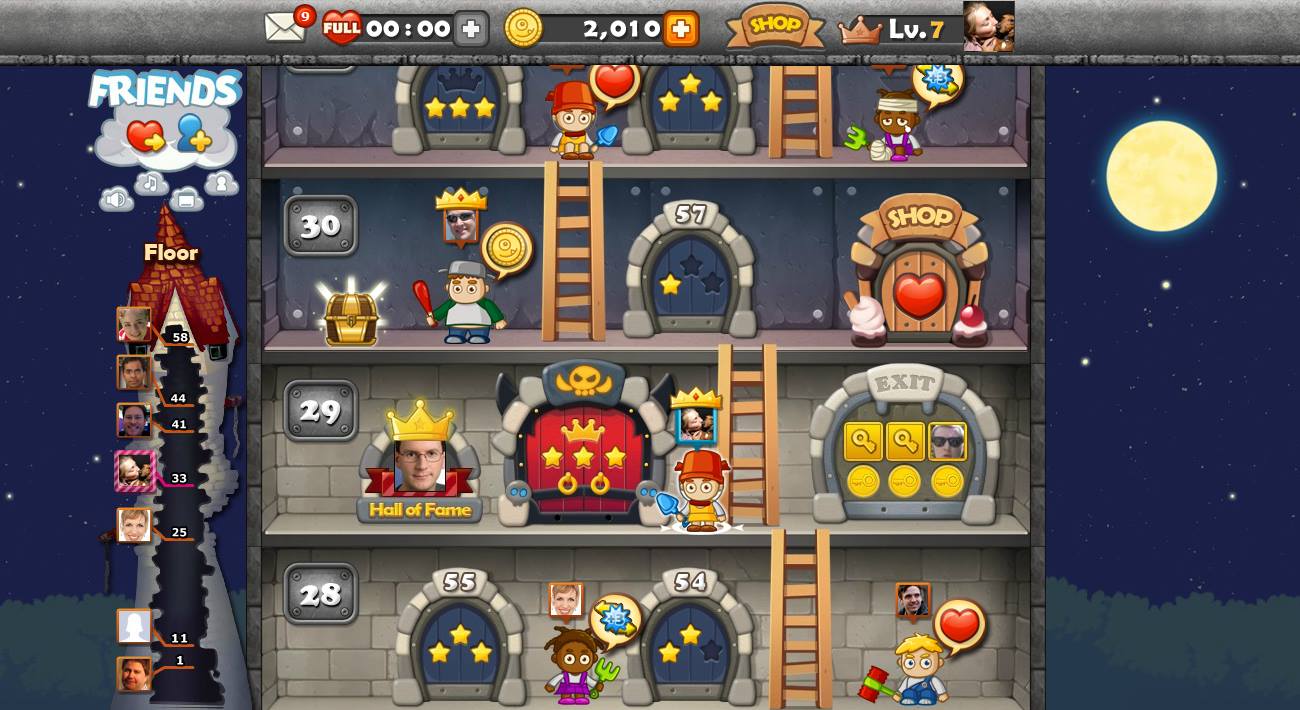Toggle sound effects speaker cloud
The height and width of the screenshot is (710, 1300).
(117, 199)
